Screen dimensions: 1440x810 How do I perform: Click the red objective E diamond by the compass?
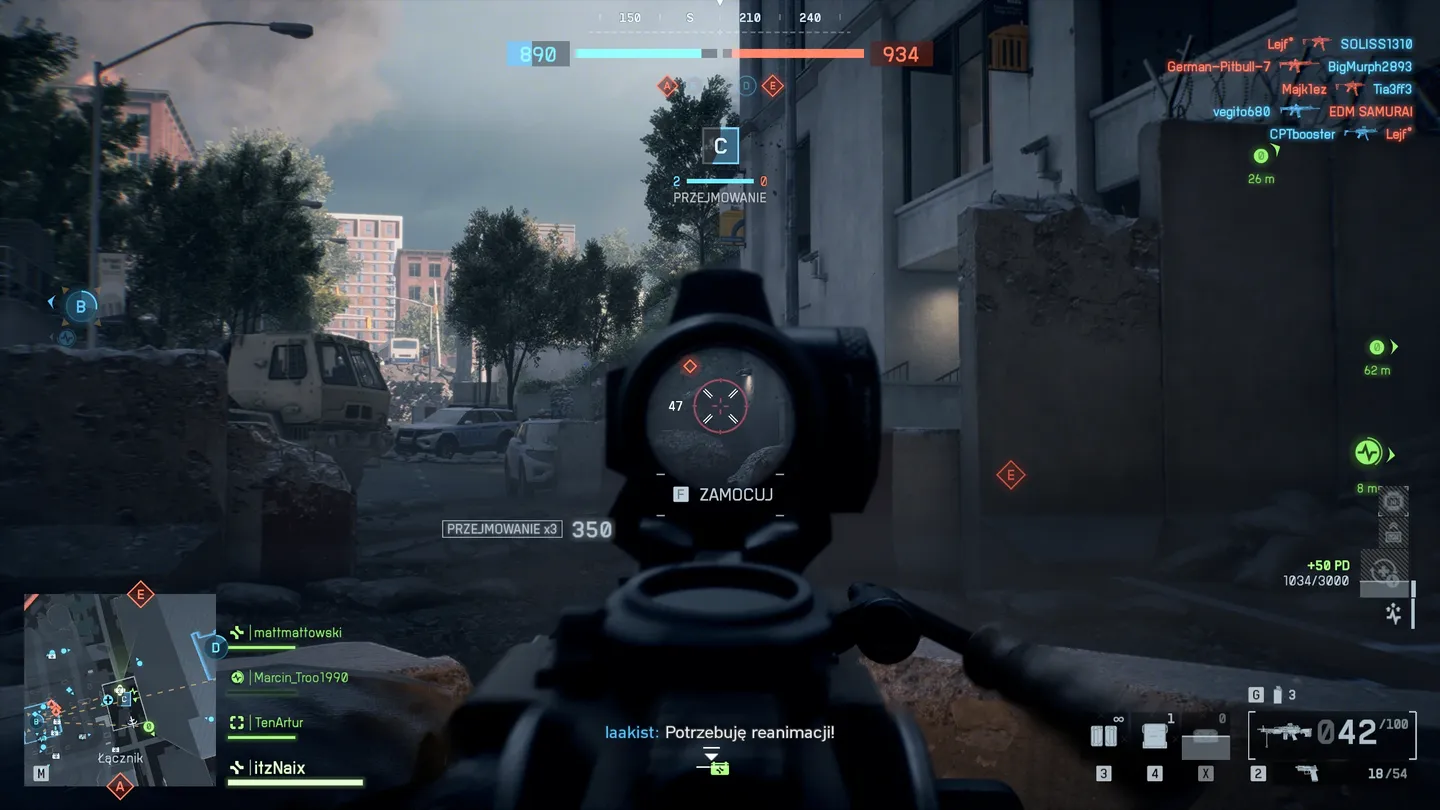point(772,87)
